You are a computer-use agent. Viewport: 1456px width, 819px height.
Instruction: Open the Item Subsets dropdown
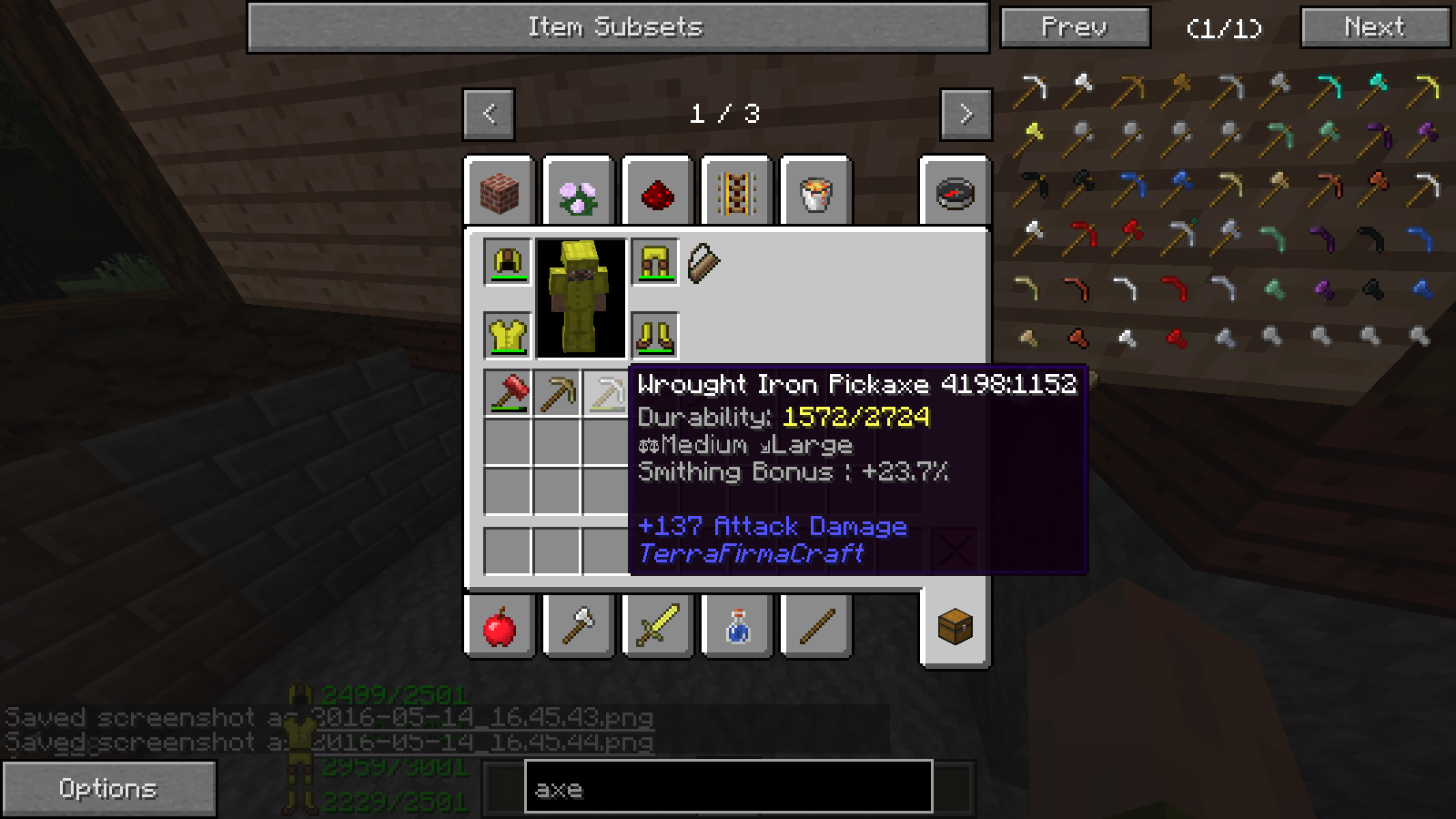[617, 27]
